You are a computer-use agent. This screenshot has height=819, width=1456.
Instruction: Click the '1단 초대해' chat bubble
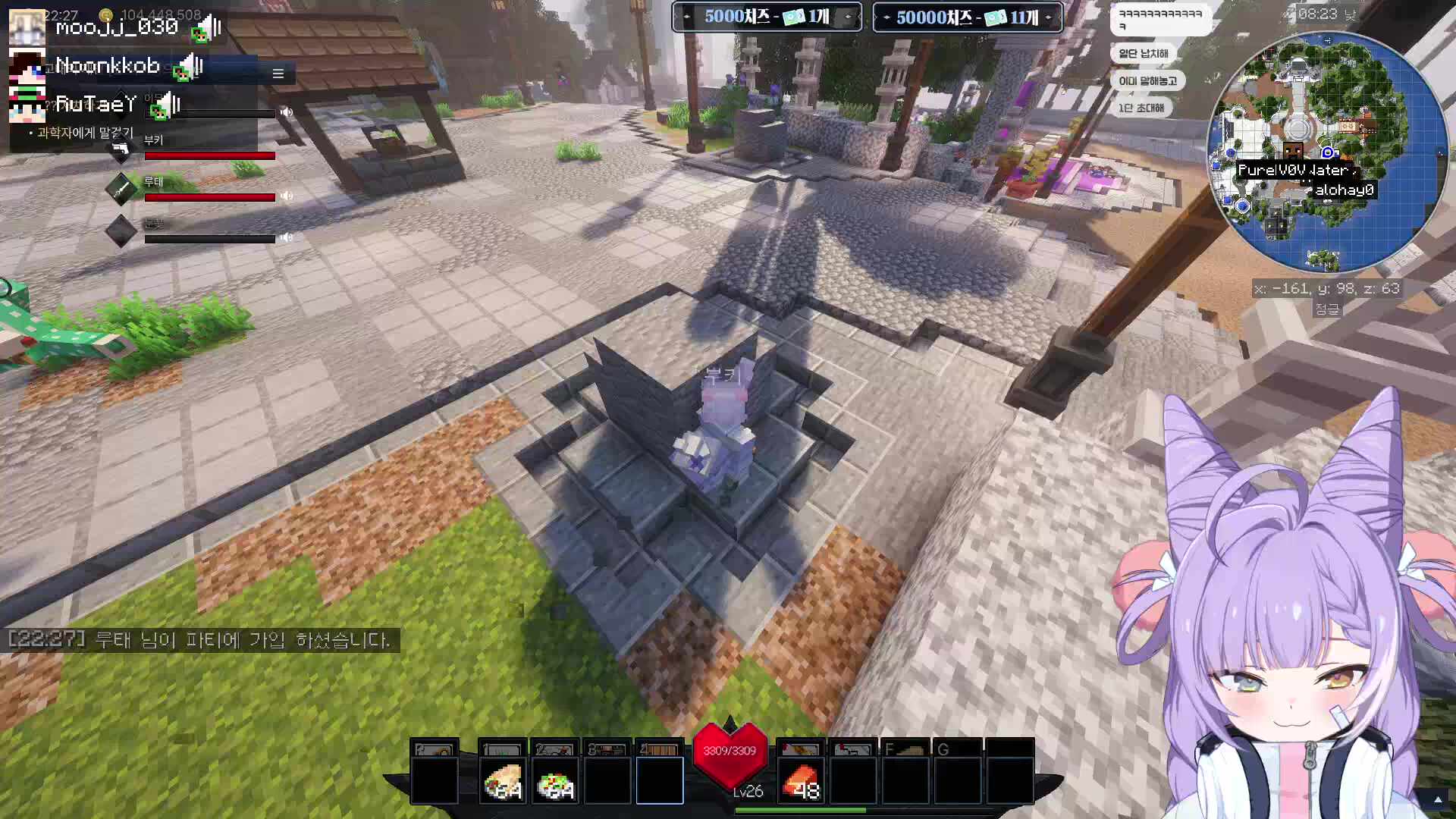pyautogui.click(x=1141, y=108)
